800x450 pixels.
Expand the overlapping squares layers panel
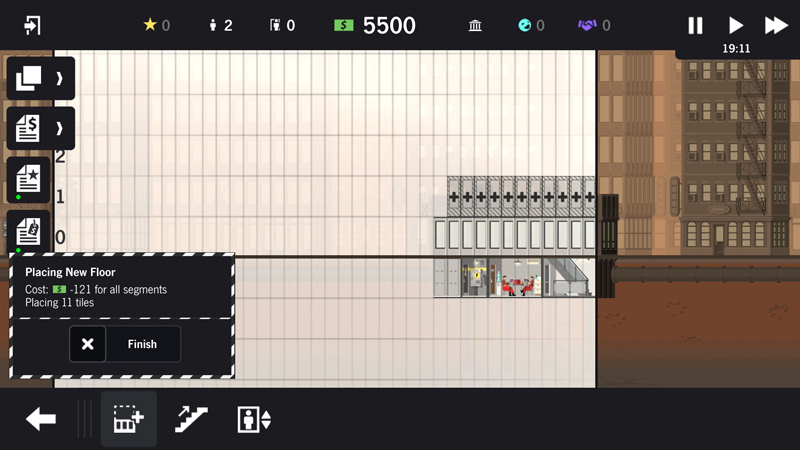[x=40, y=78]
